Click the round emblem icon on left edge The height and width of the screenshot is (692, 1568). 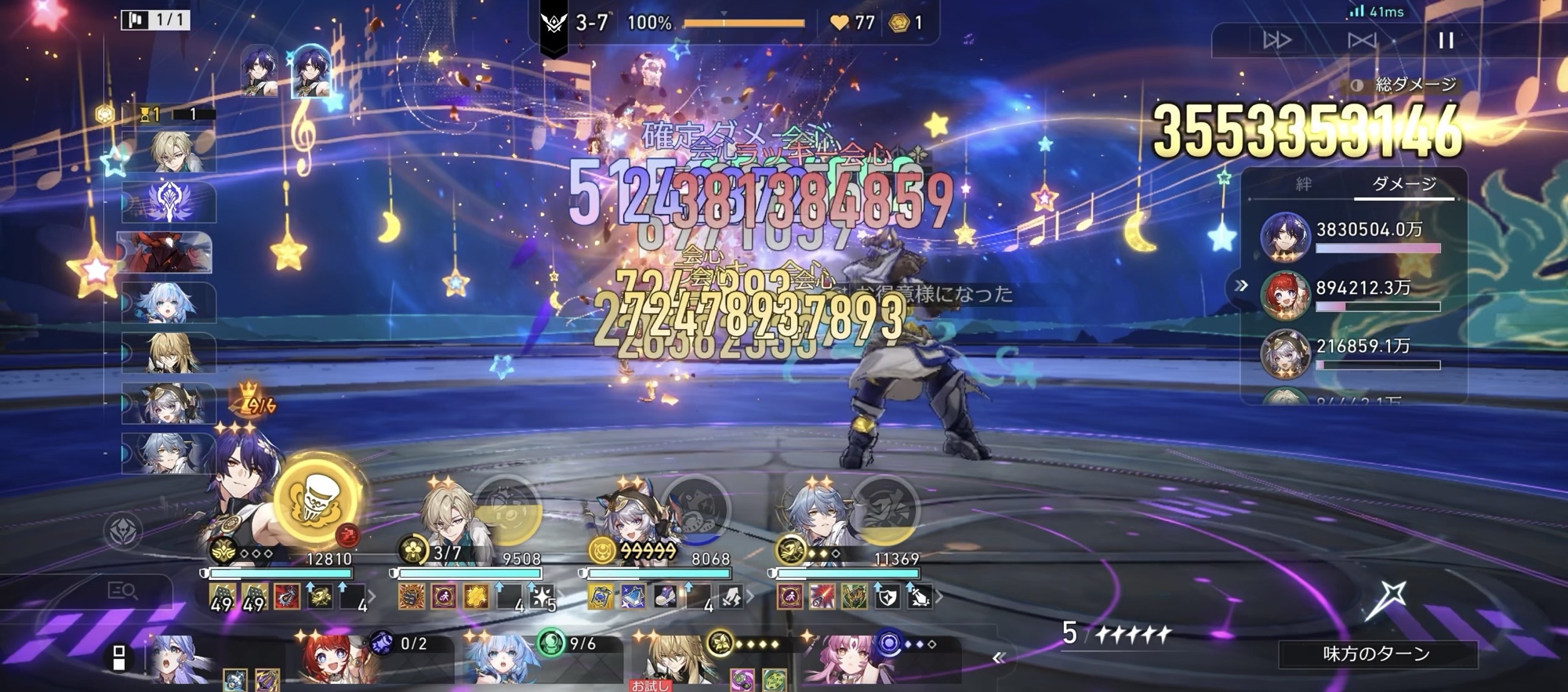[123, 531]
